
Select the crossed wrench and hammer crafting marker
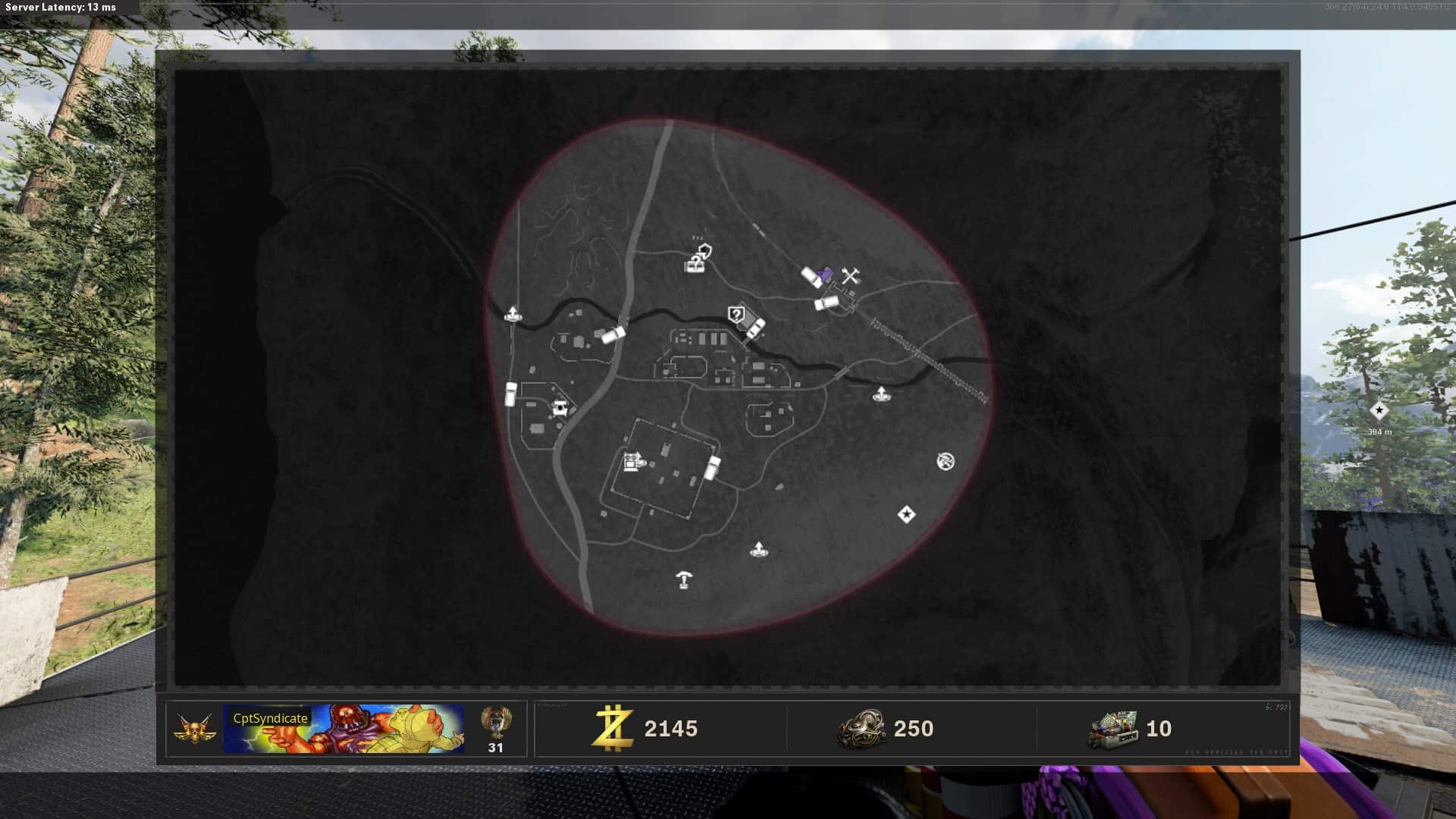pyautogui.click(x=850, y=276)
